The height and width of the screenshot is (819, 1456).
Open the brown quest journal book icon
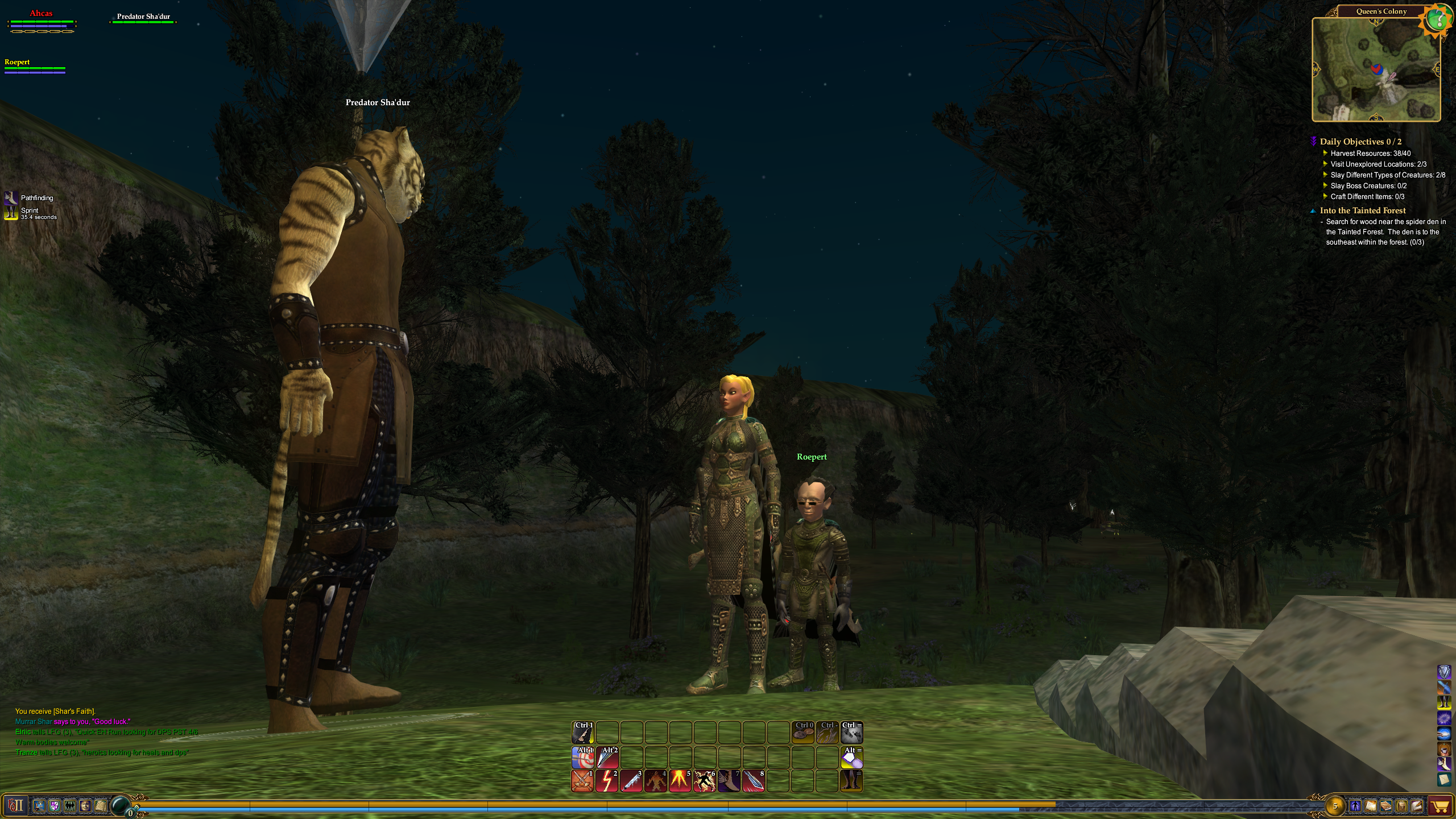click(x=1386, y=806)
